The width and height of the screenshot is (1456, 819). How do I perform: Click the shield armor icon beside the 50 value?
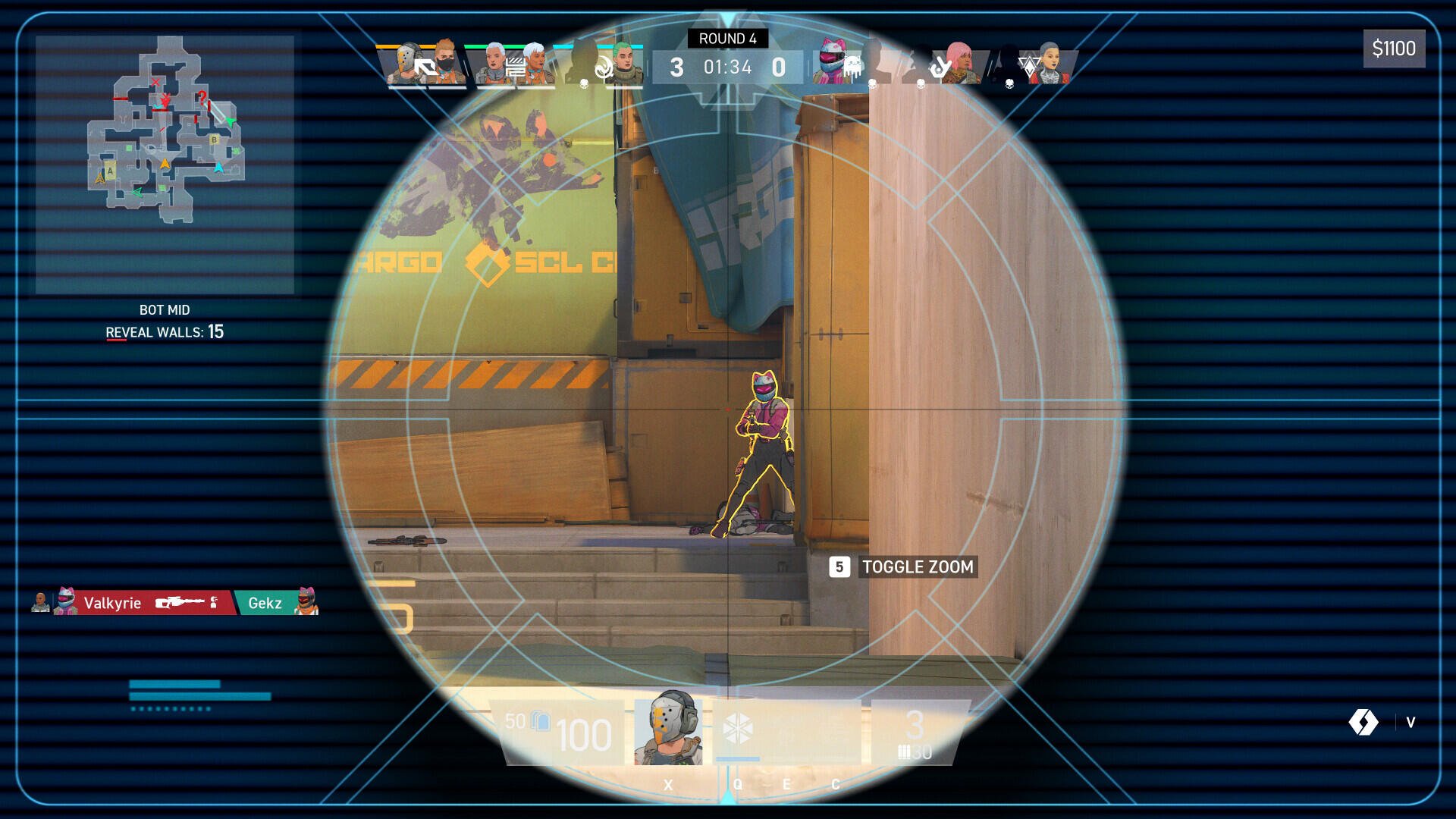(x=540, y=723)
